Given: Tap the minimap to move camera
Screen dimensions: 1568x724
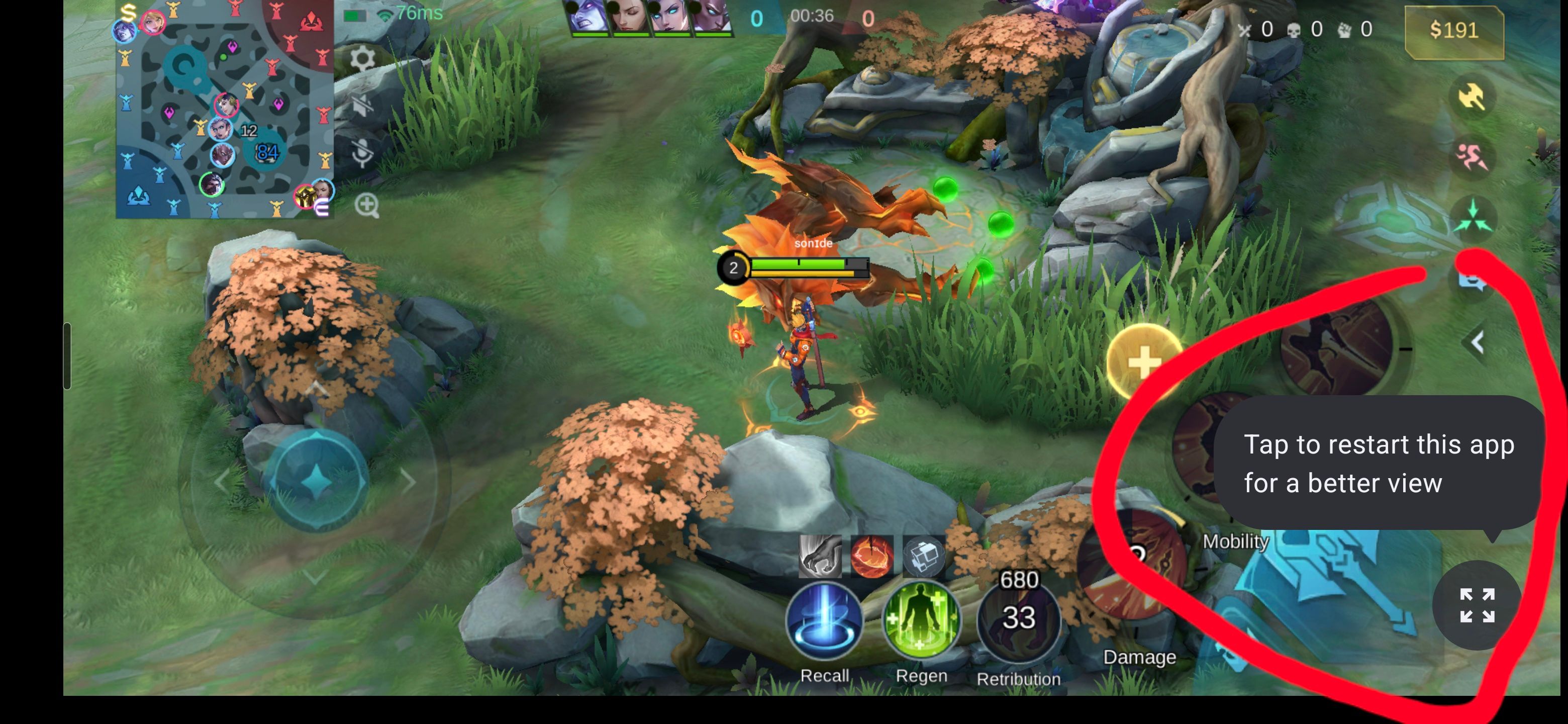Looking at the screenshot, I should click(x=225, y=110).
